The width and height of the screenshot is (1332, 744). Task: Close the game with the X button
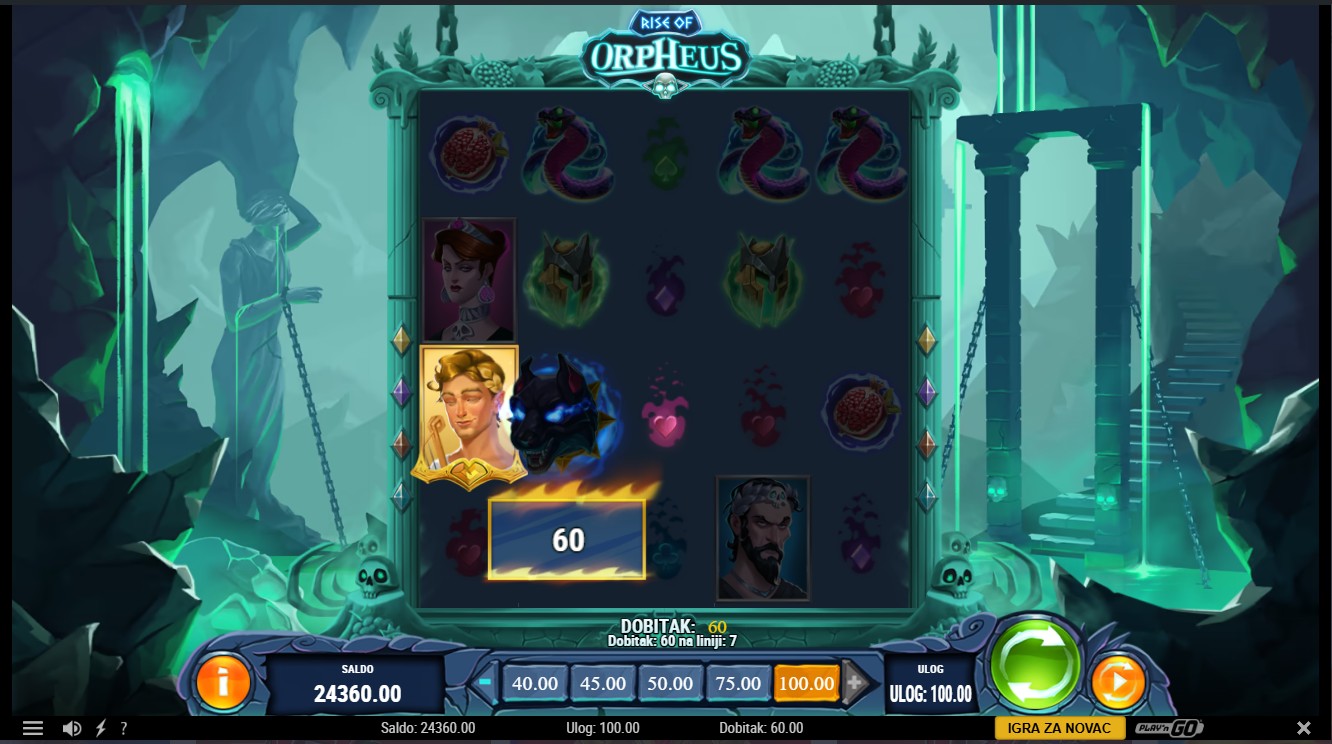tap(1304, 728)
